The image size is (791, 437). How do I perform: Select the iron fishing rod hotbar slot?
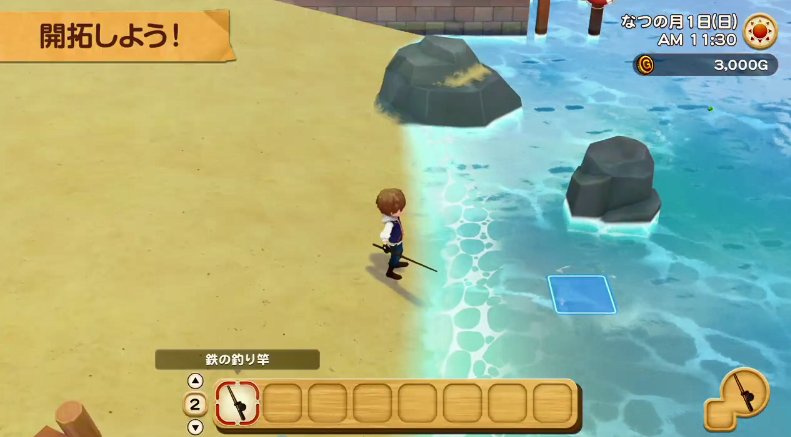tap(237, 403)
